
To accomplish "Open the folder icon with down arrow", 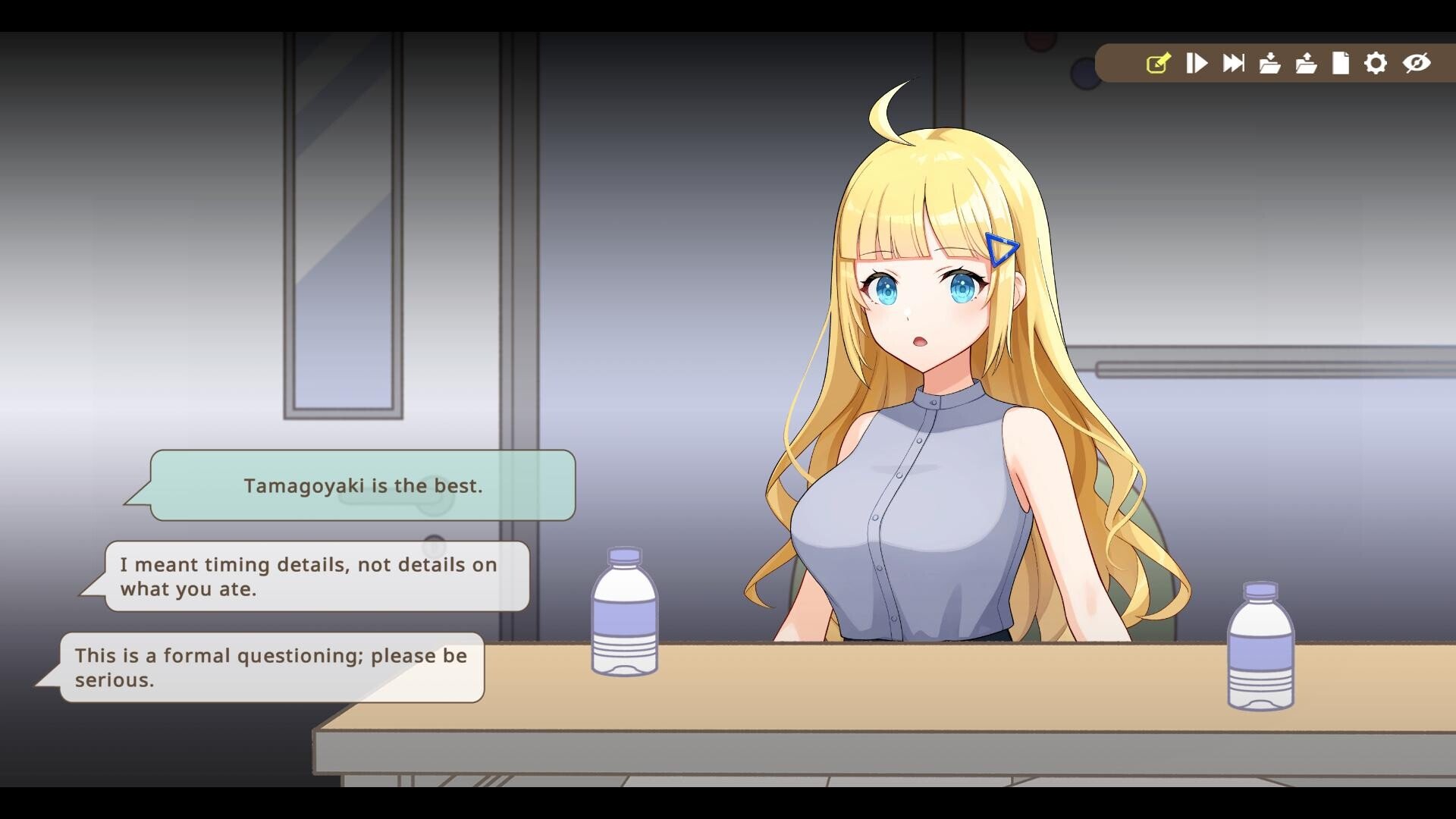I will click(1269, 63).
